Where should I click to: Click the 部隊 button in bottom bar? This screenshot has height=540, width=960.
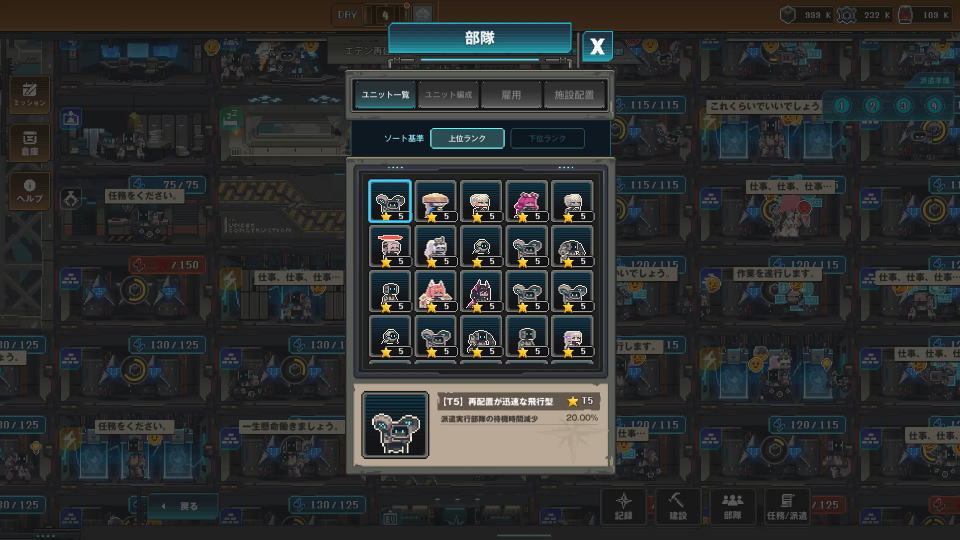click(x=732, y=506)
